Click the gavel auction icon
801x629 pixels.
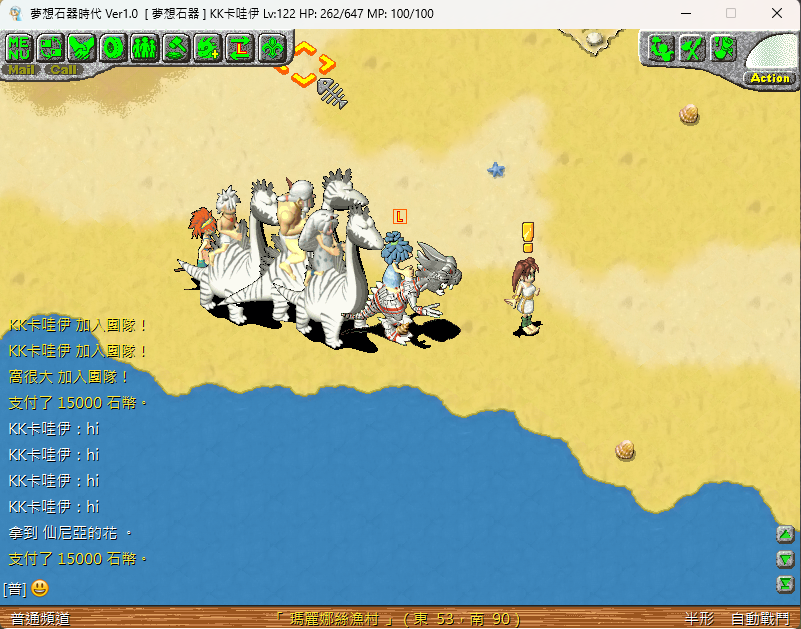176,47
